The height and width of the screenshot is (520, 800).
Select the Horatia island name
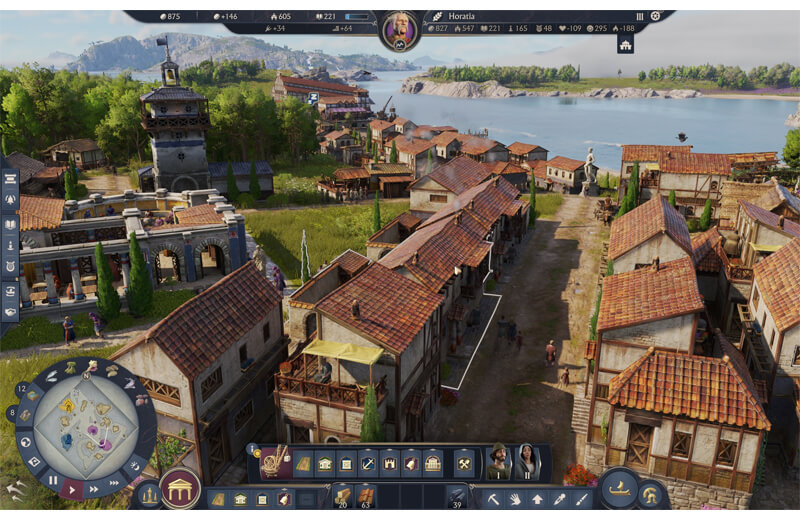point(463,16)
